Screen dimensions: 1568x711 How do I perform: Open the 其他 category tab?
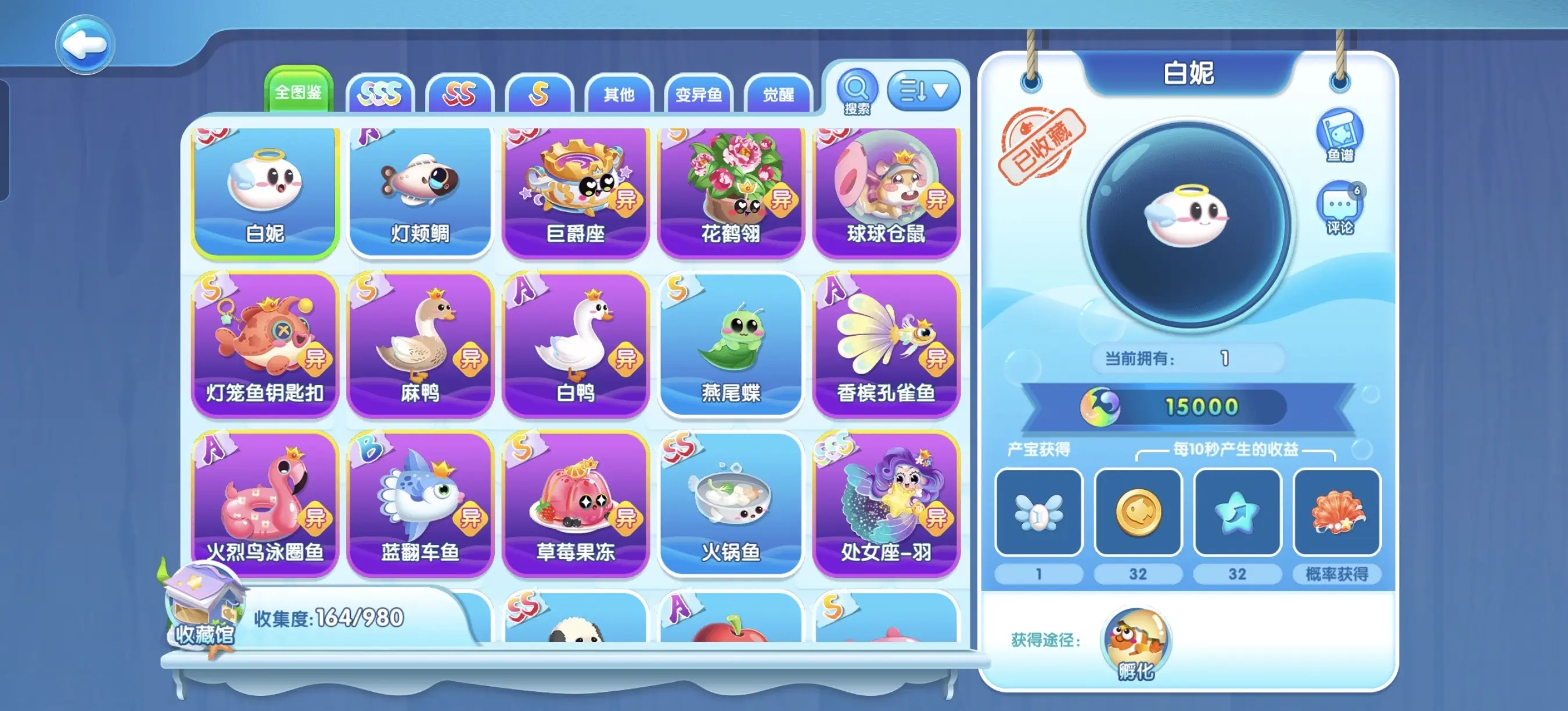click(618, 94)
